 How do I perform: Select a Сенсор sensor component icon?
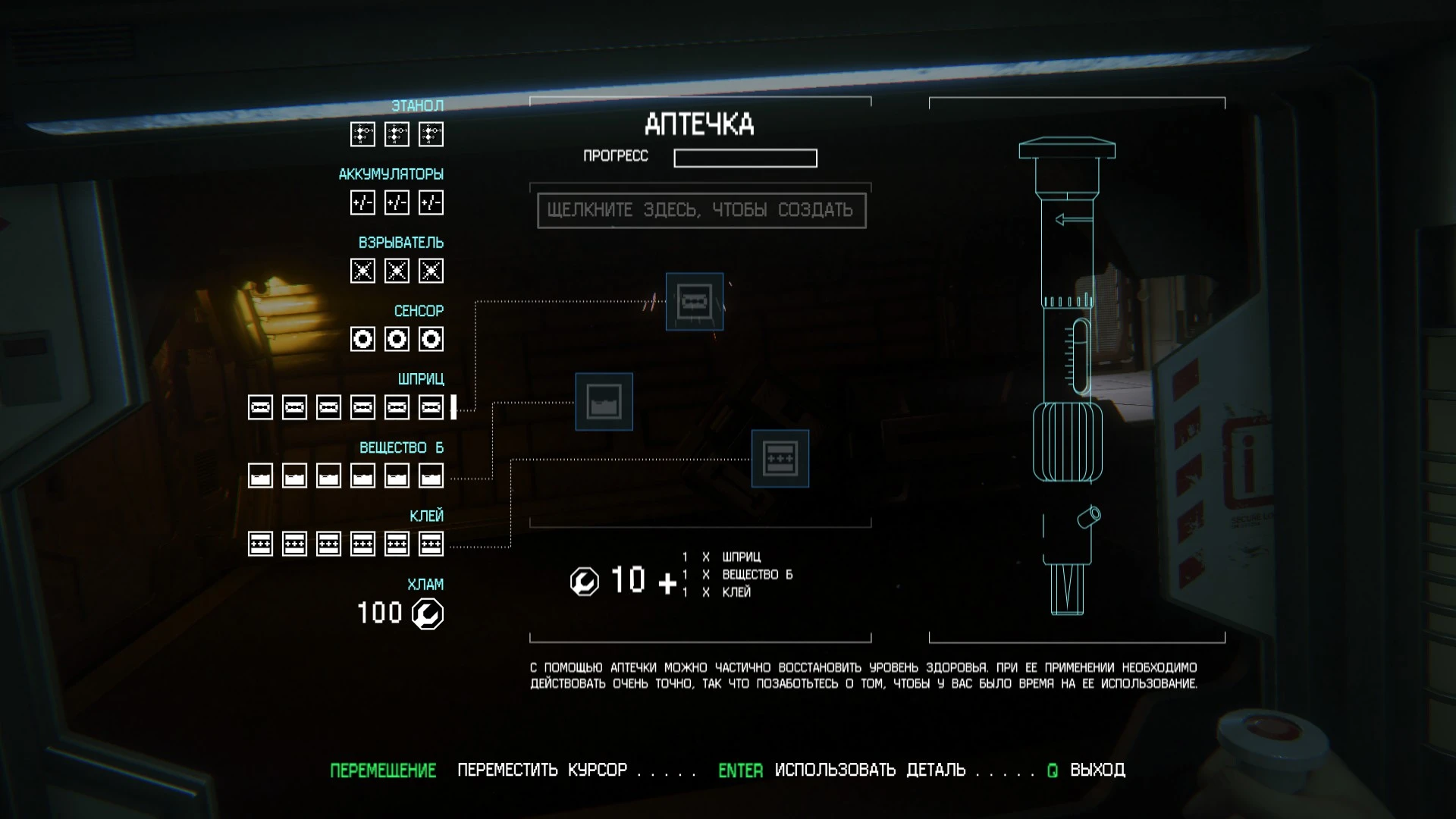(362, 339)
